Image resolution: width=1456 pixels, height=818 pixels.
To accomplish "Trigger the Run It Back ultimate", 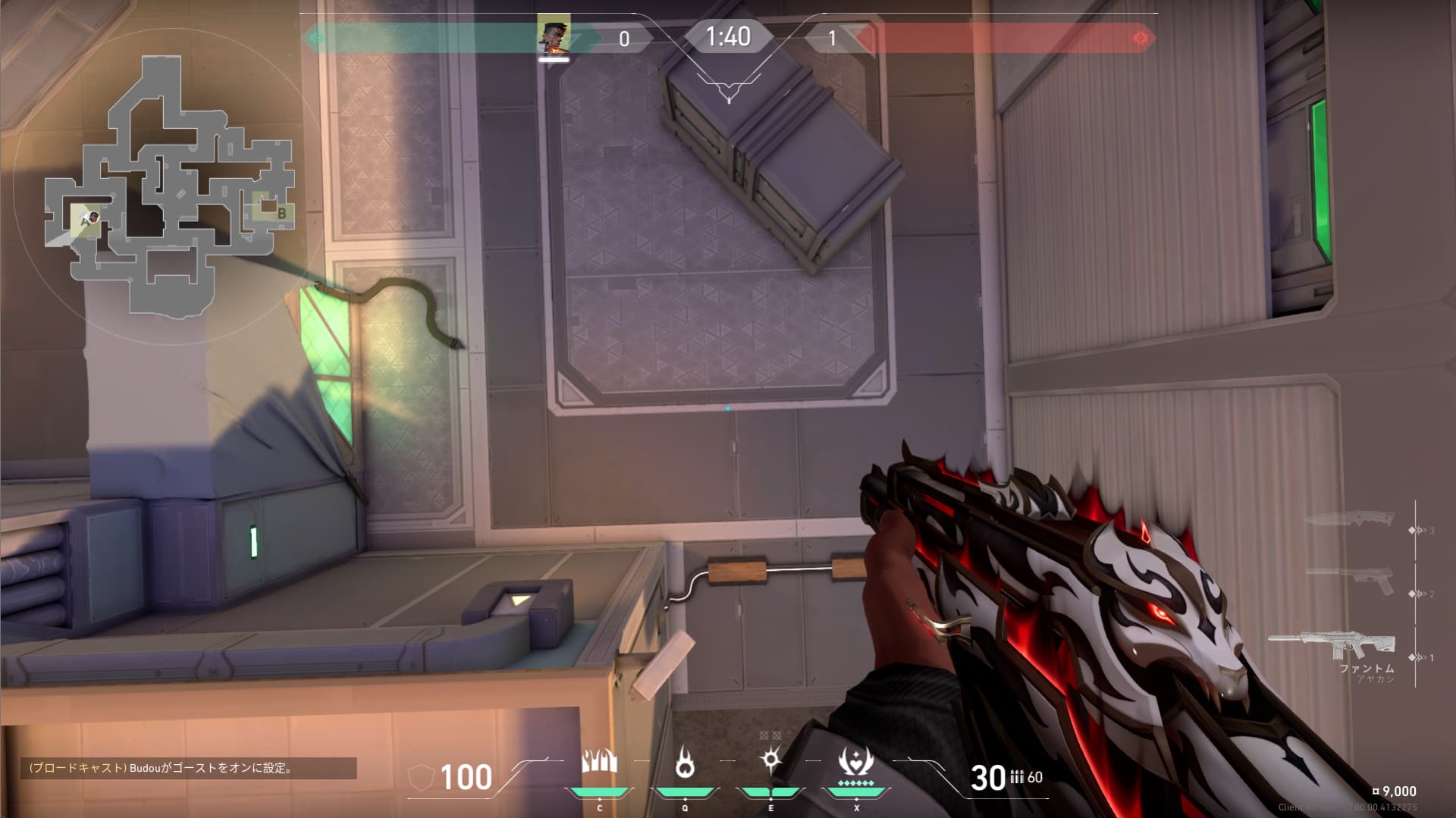I will point(856,762).
